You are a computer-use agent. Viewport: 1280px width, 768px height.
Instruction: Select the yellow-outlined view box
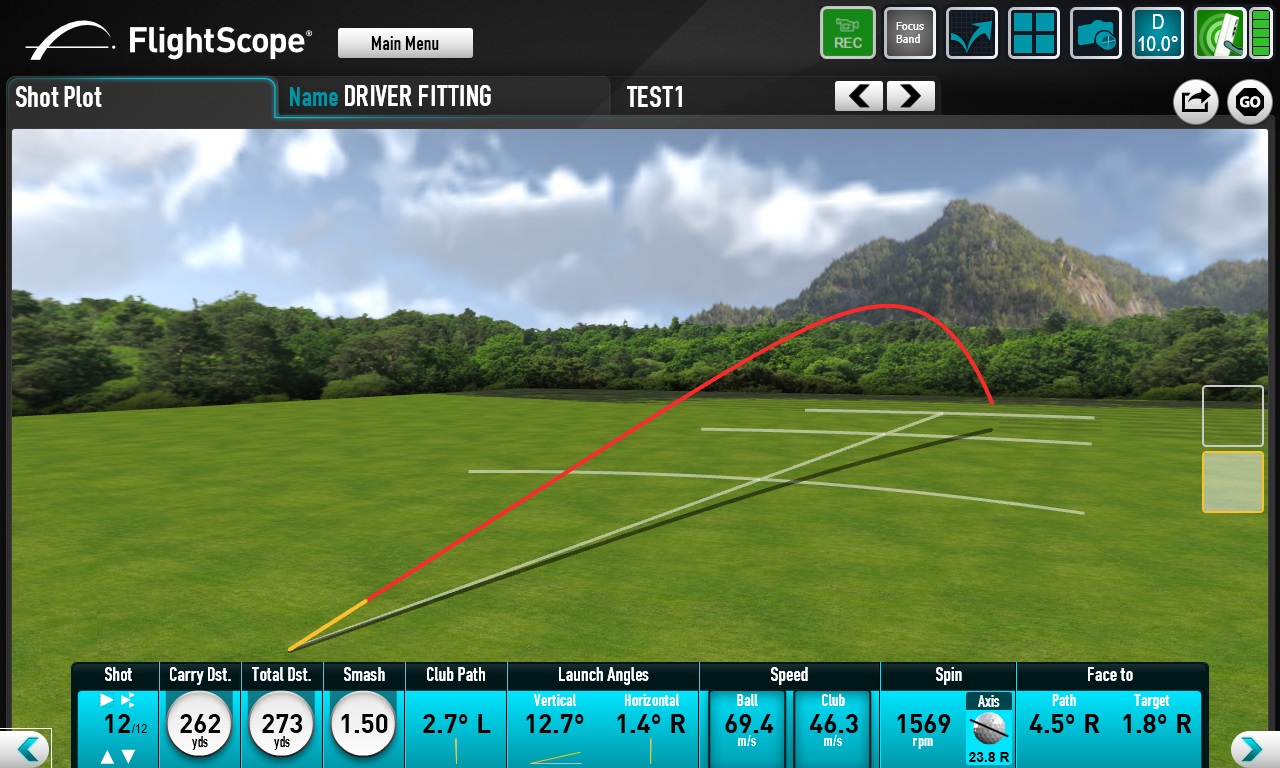click(x=1232, y=482)
